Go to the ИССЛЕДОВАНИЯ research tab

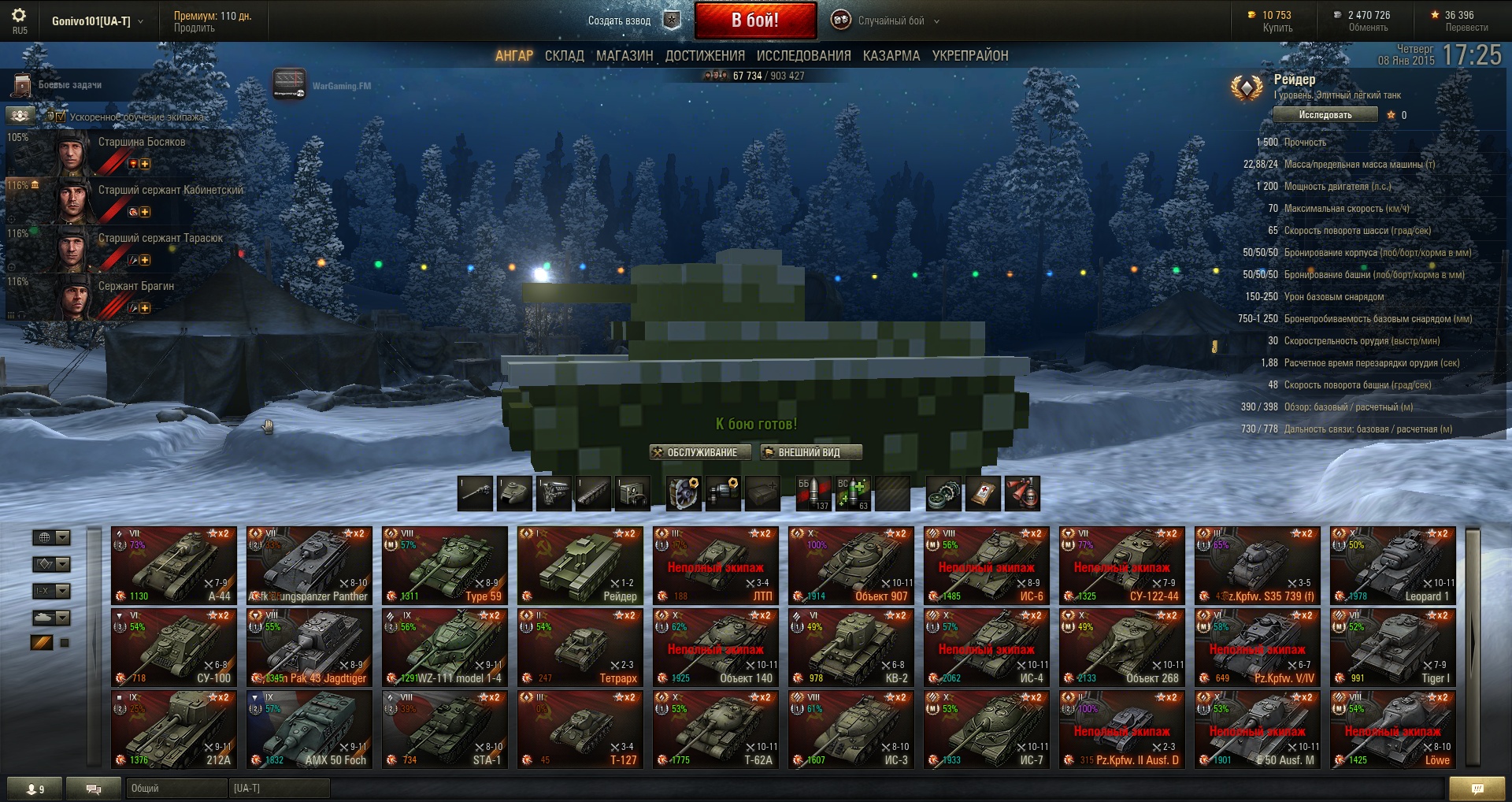(803, 56)
